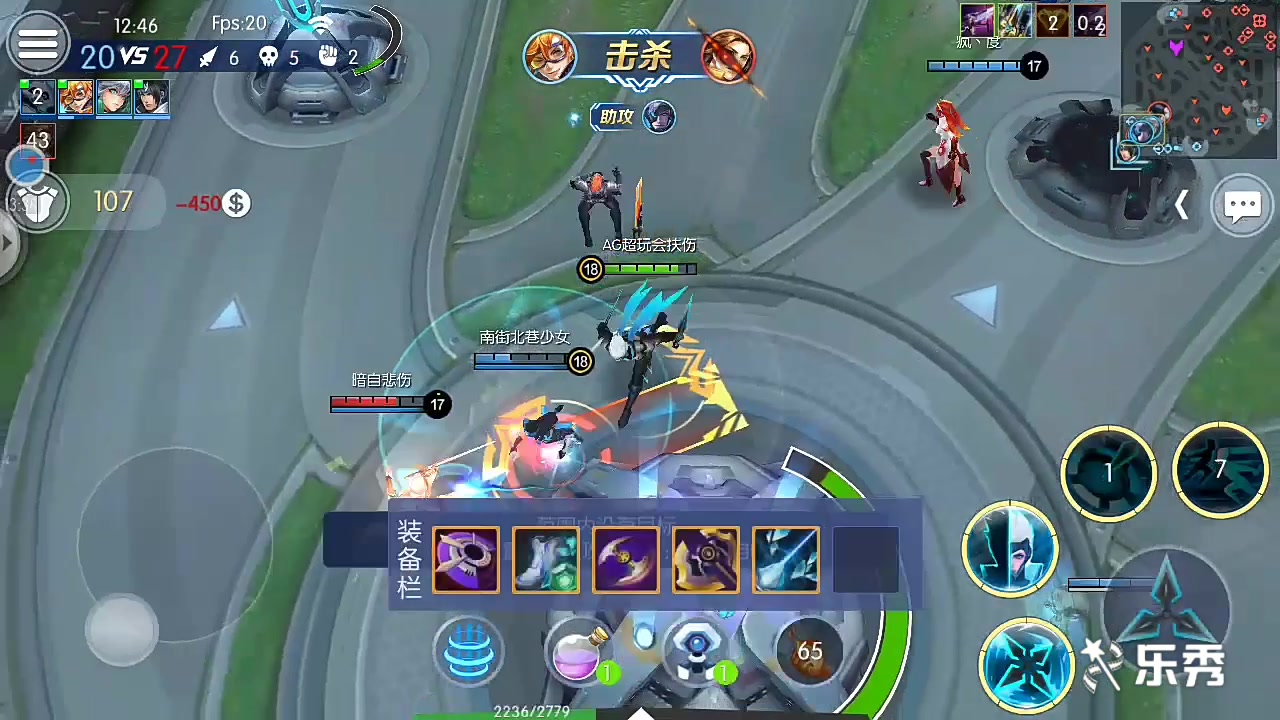Tap the recall button with blue rings

point(468,650)
